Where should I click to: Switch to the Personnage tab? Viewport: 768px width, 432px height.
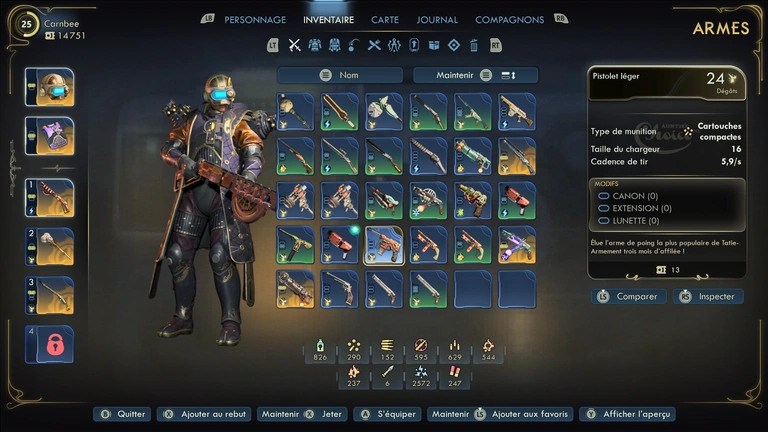(x=254, y=19)
